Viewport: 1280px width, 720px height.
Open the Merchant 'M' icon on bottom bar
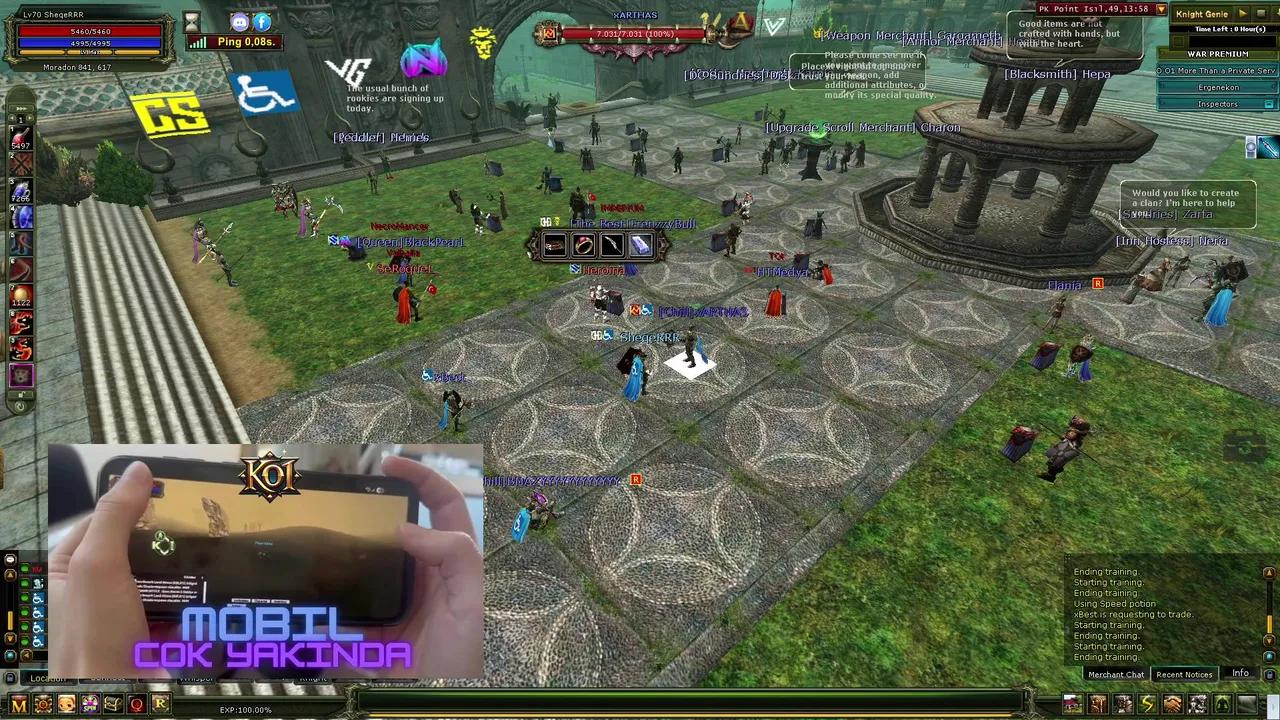pos(17,704)
